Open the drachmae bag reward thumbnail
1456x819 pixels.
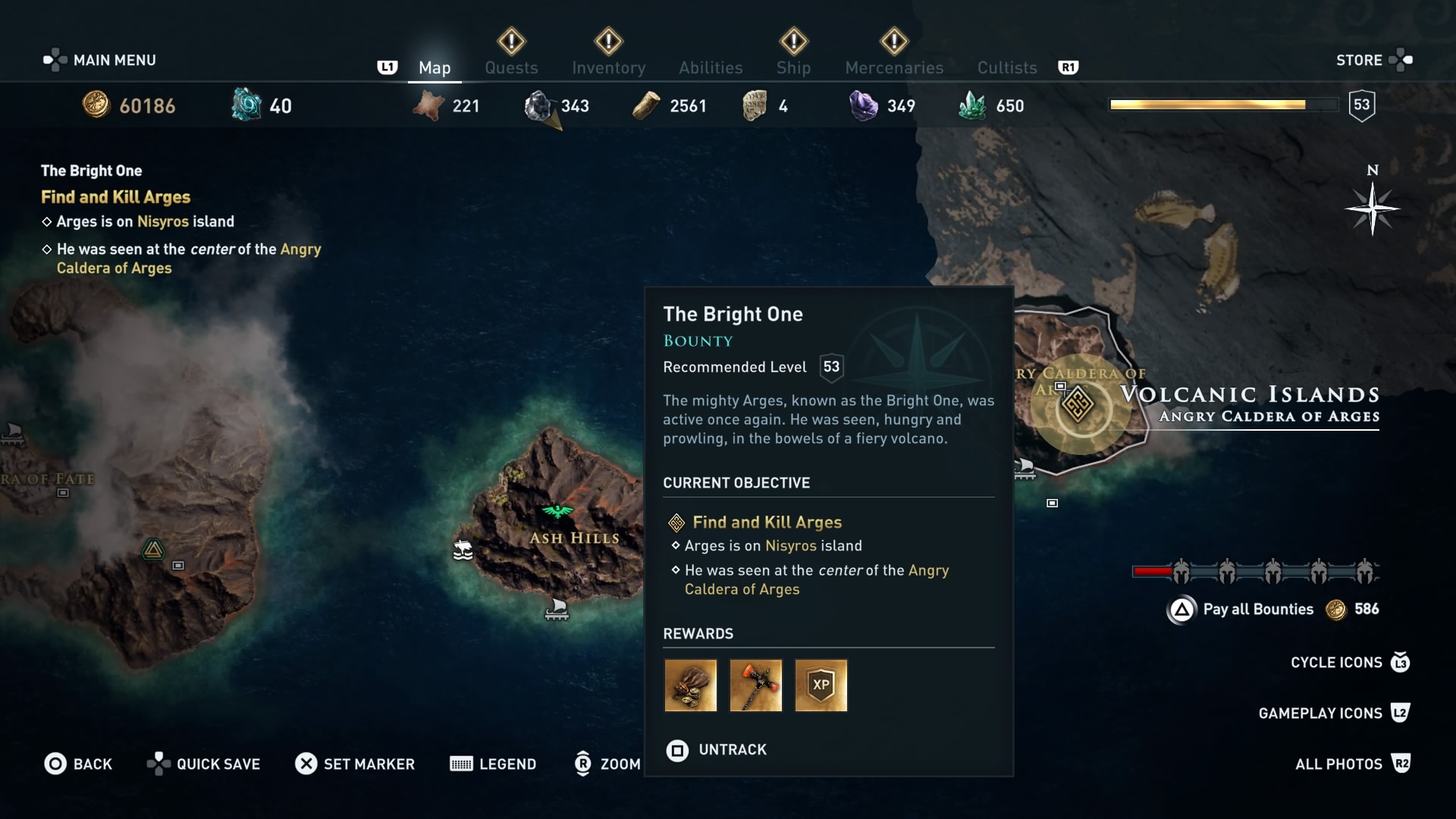tap(690, 686)
